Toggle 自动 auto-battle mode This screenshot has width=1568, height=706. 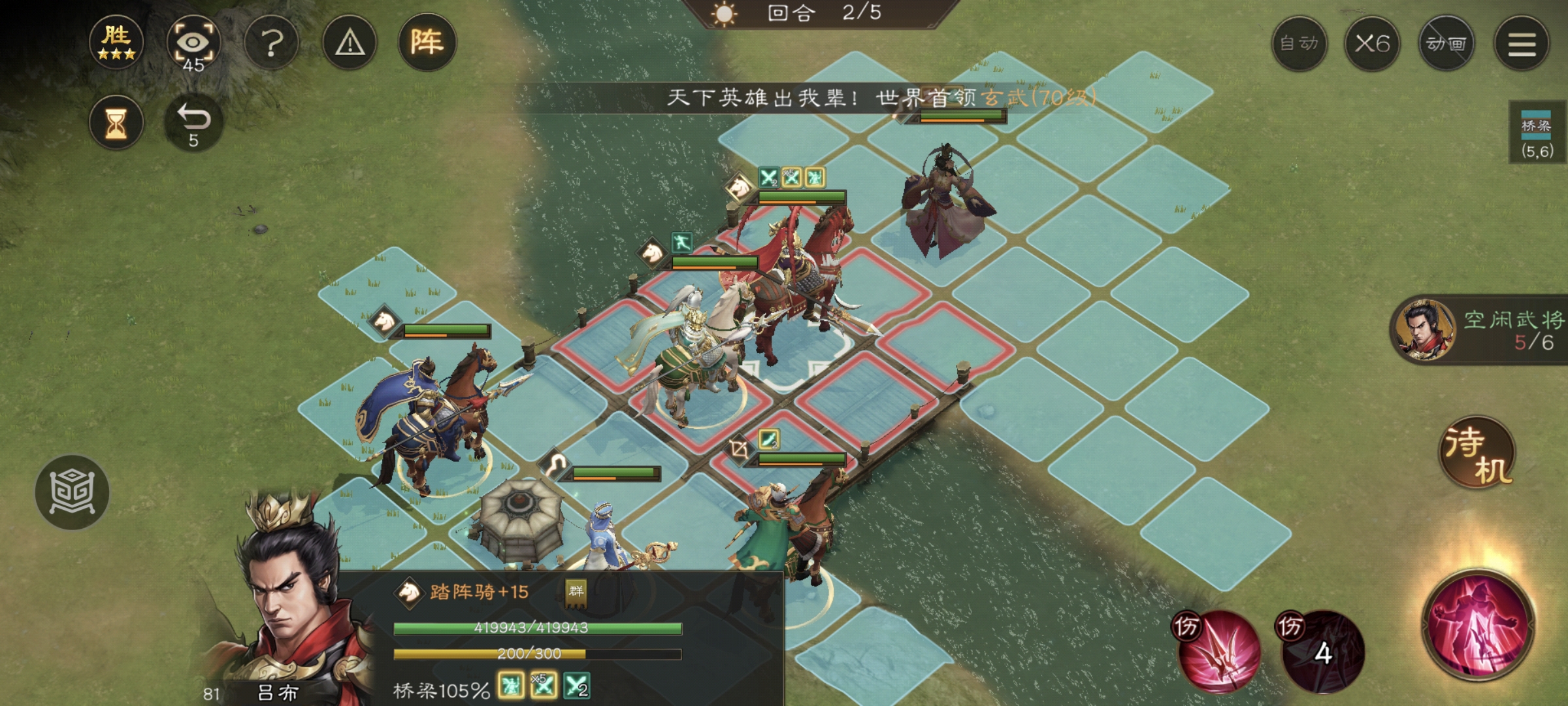pyautogui.click(x=1300, y=44)
